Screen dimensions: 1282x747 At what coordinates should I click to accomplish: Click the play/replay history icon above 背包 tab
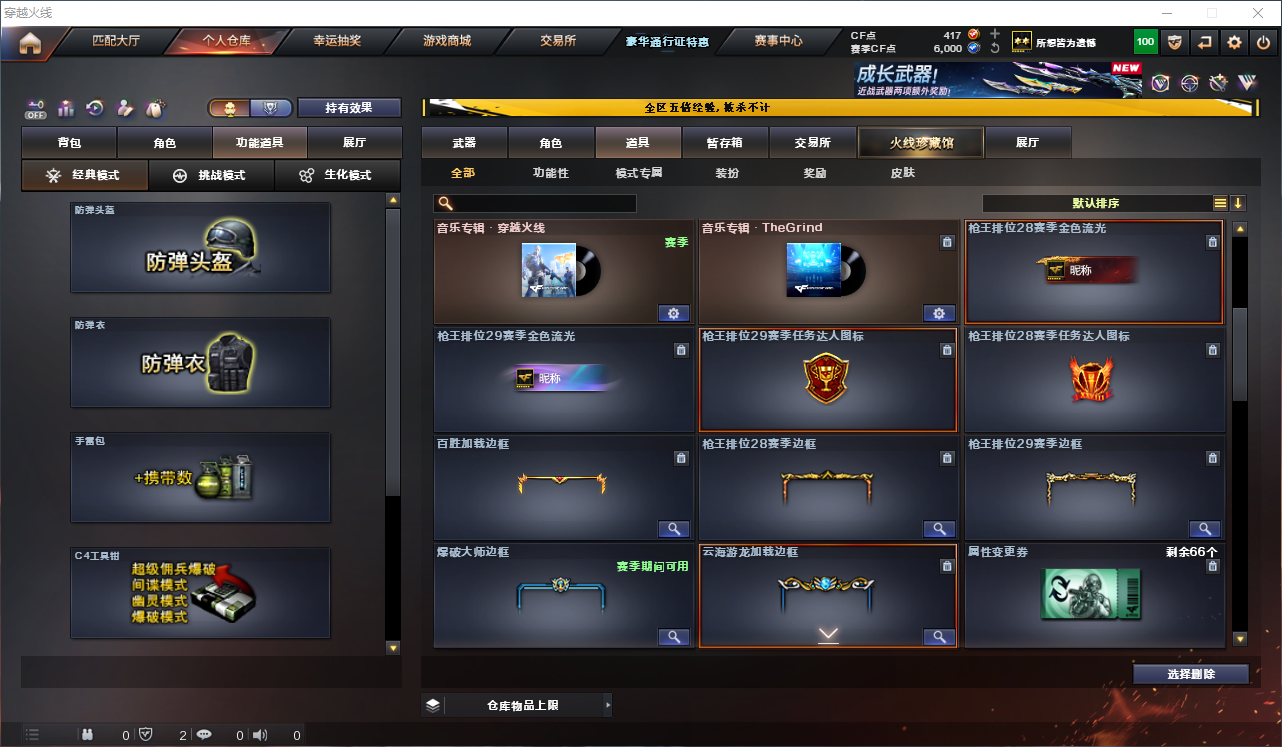(x=94, y=107)
